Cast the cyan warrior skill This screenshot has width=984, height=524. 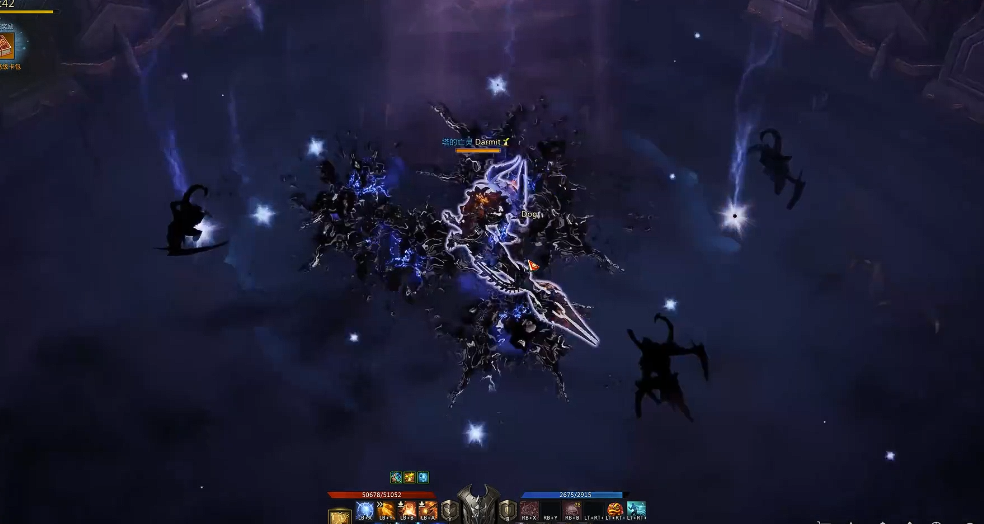click(636, 511)
